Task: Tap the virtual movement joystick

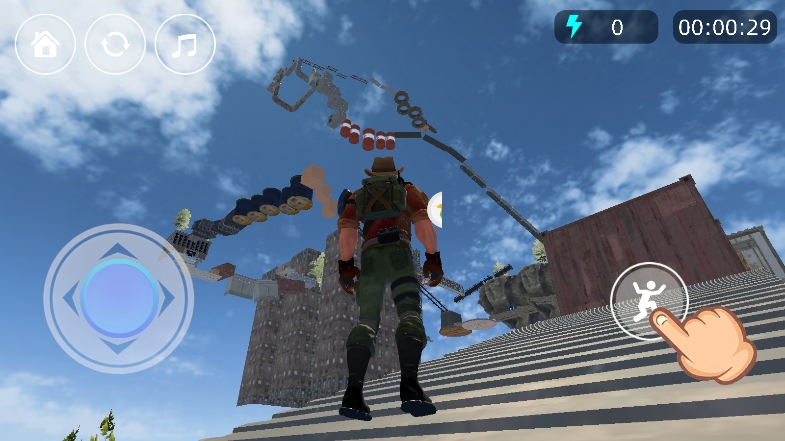Action: point(118,297)
